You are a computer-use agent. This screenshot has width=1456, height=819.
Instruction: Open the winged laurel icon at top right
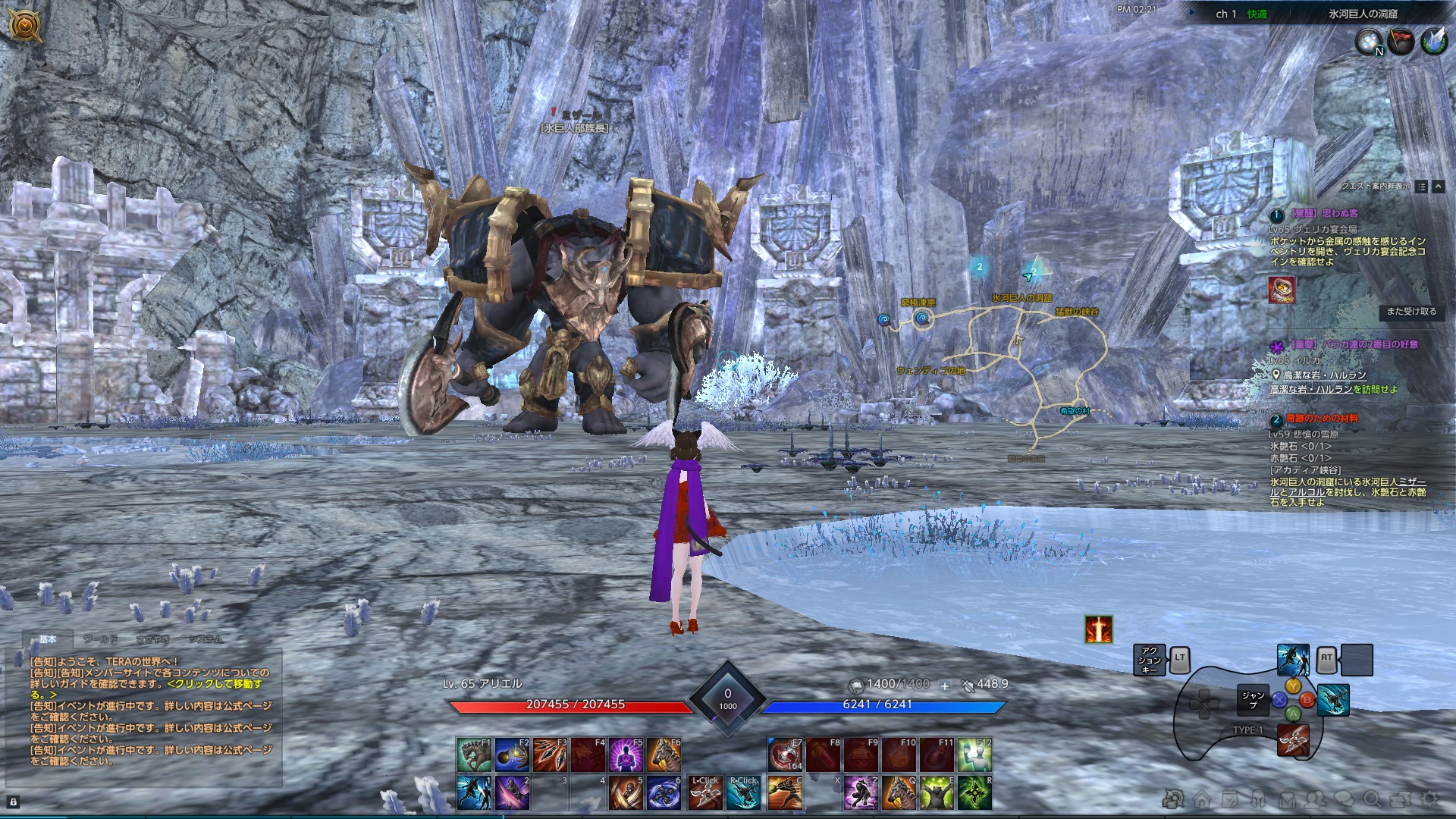1434,42
